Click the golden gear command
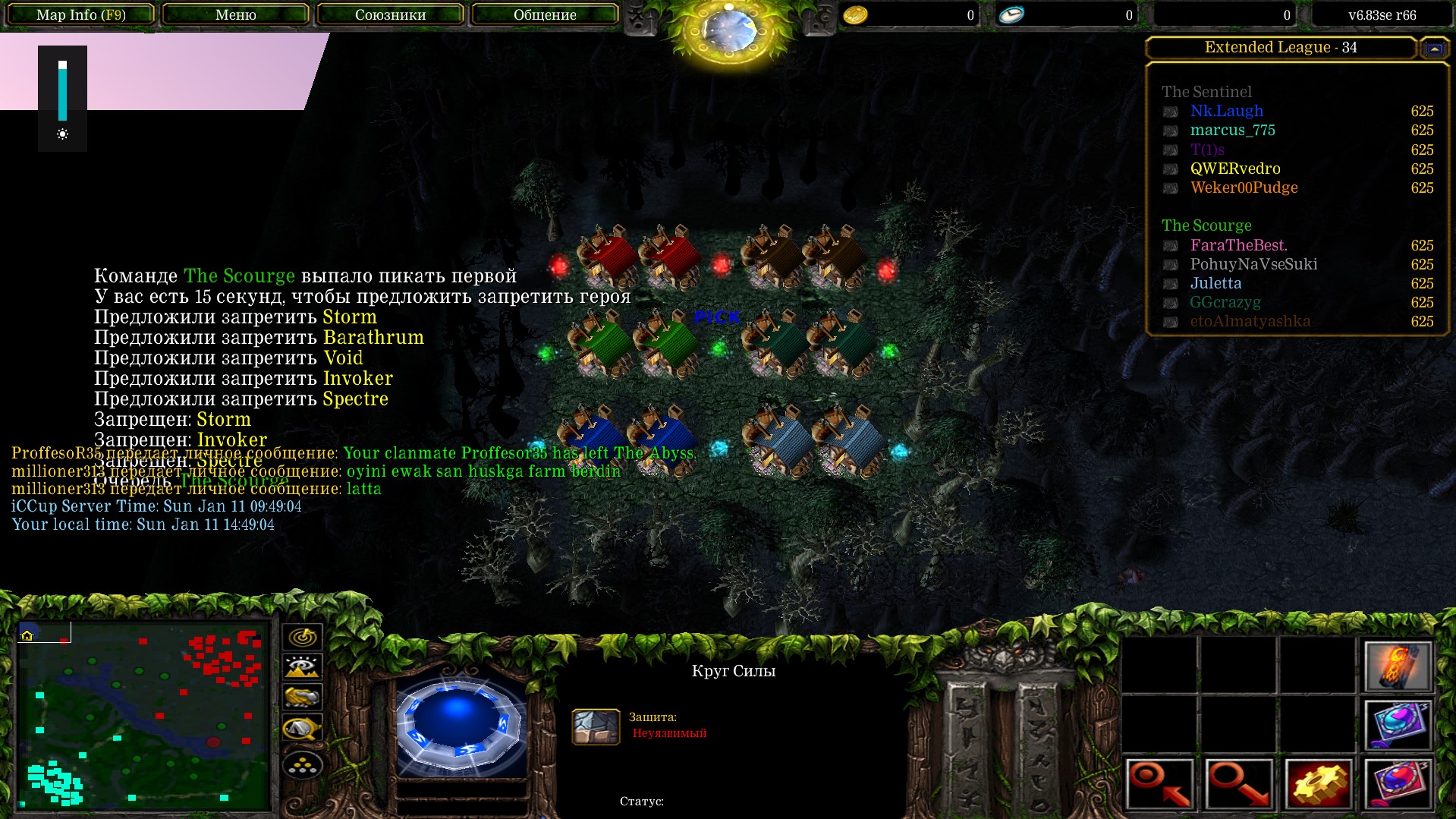The image size is (1456, 819). coord(1318,783)
